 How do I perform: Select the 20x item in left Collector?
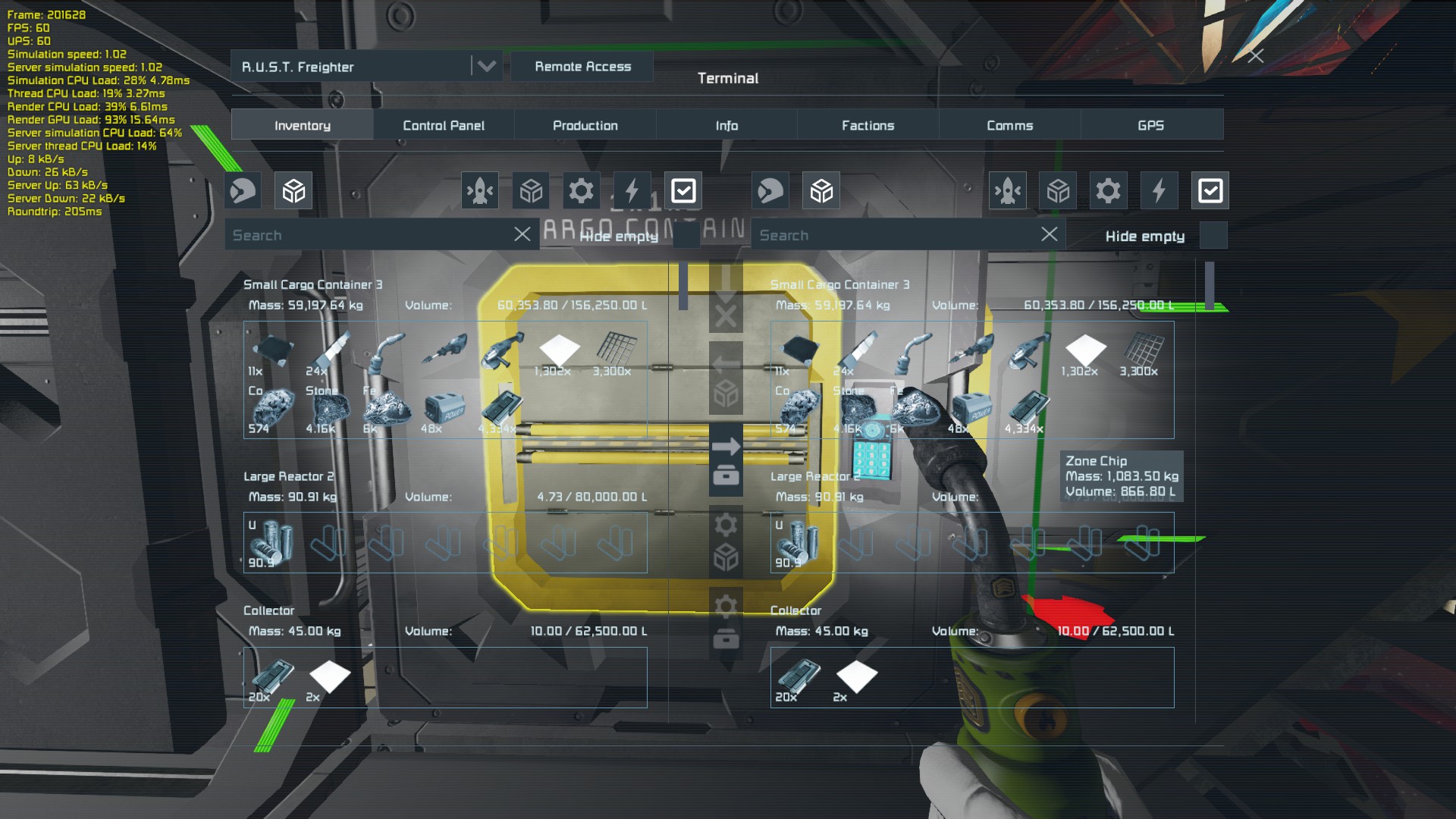pos(271,676)
